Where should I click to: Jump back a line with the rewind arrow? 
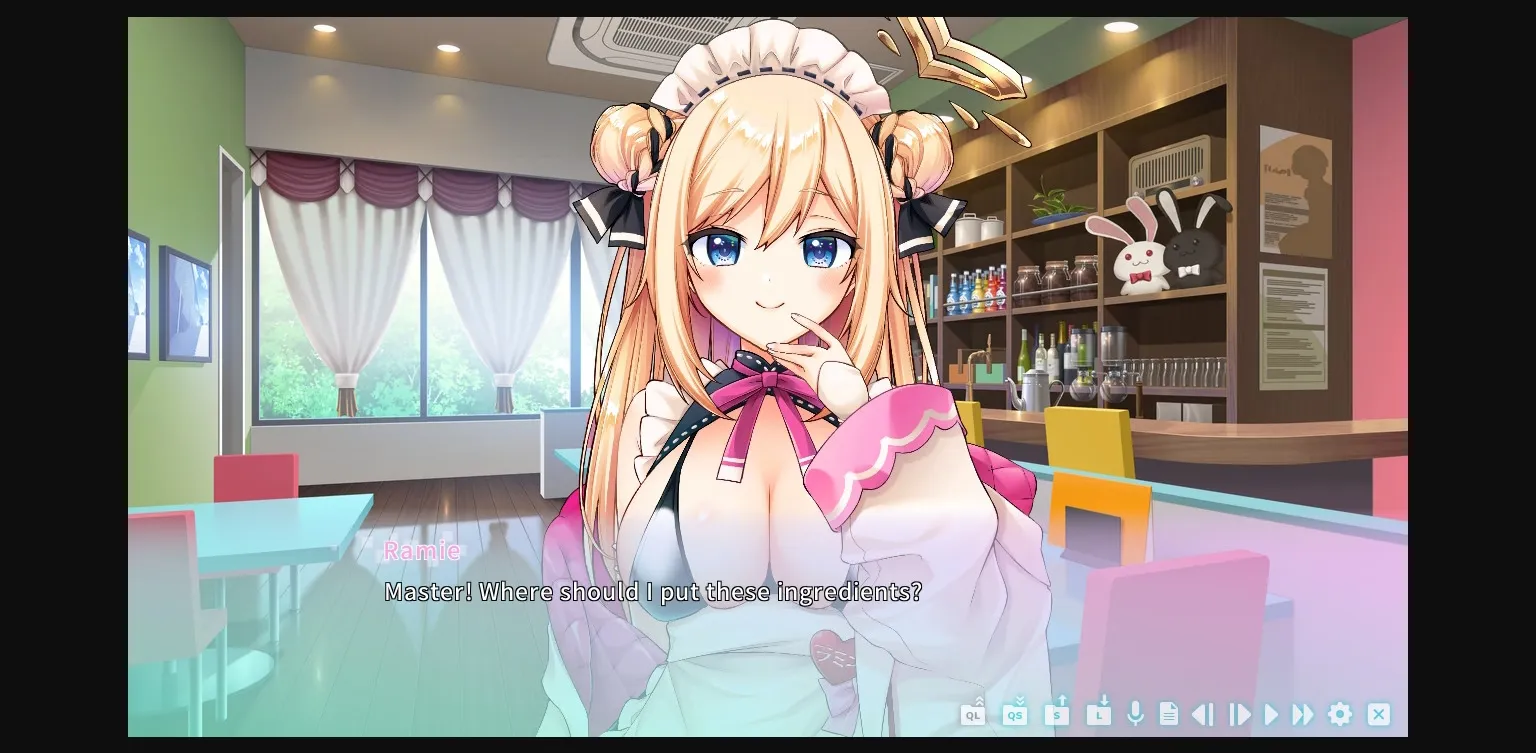point(1202,715)
